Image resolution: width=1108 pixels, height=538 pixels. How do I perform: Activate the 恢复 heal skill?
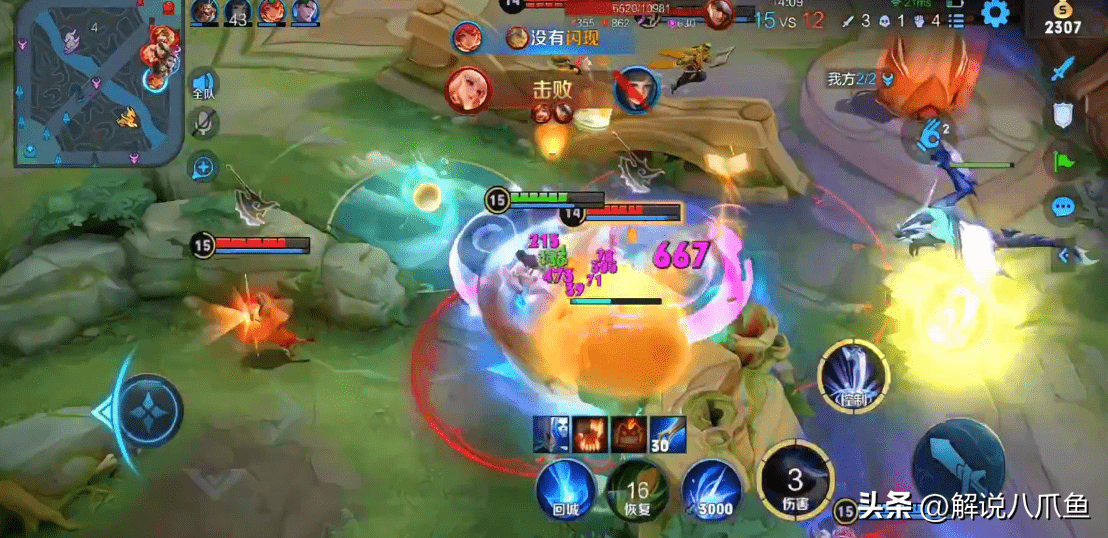point(637,488)
